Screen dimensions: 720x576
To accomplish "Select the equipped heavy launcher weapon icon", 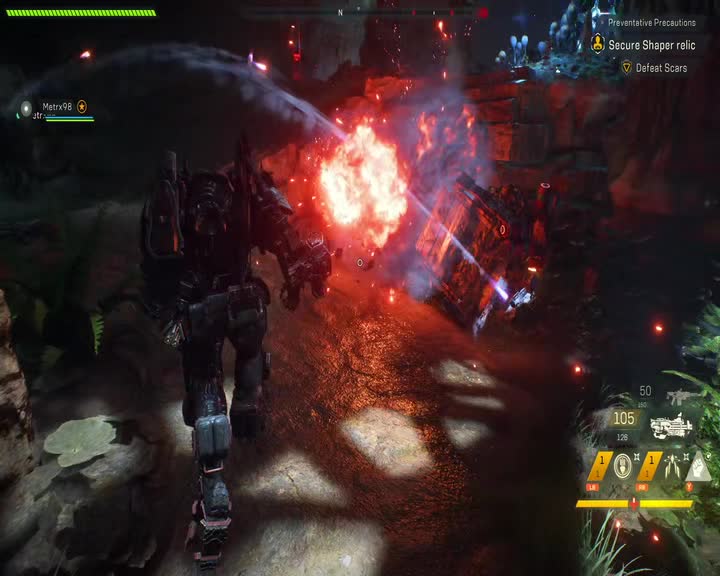I will pyautogui.click(x=671, y=426).
